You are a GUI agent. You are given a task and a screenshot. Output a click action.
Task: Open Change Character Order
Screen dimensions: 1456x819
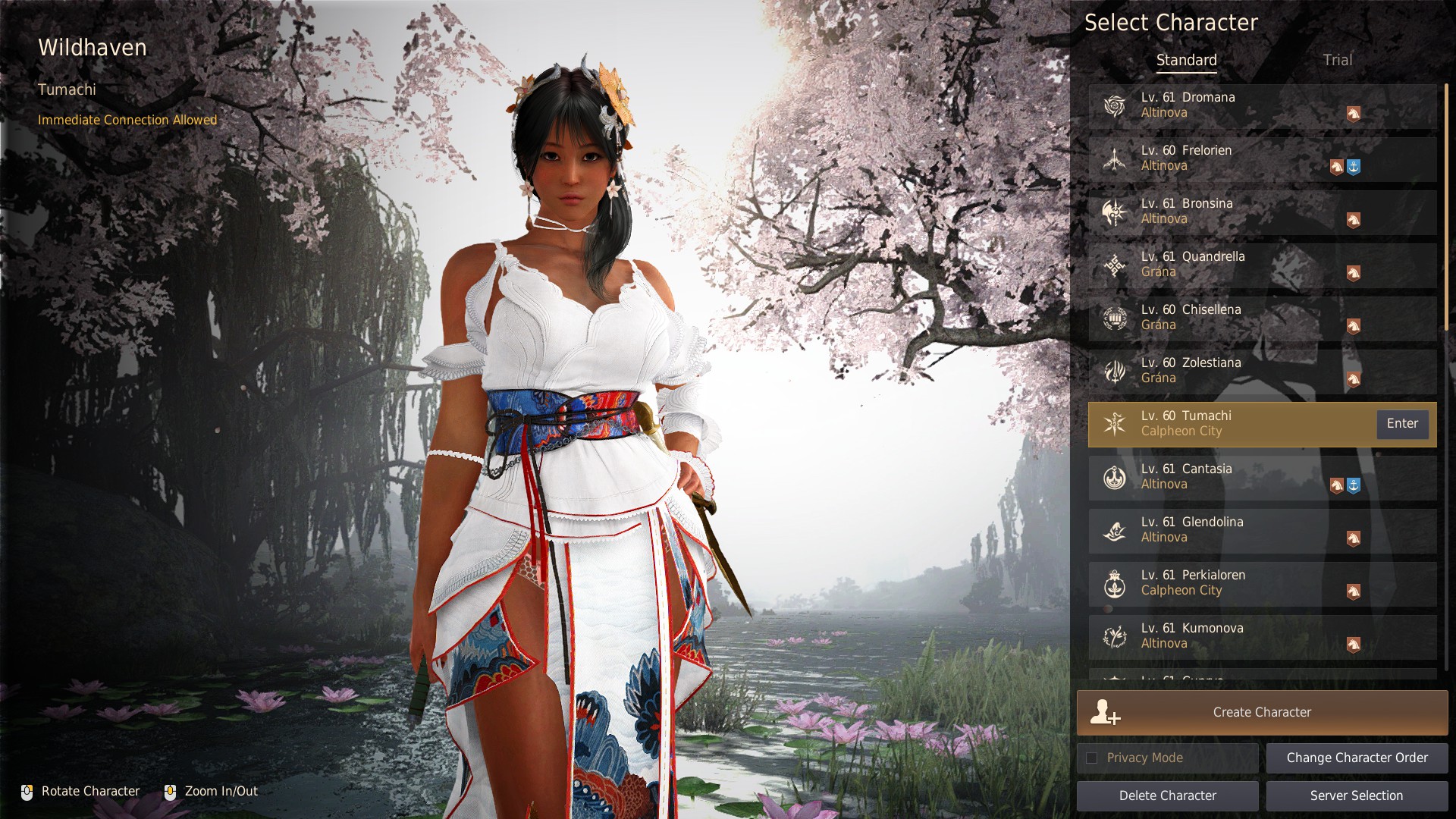coord(1357,758)
